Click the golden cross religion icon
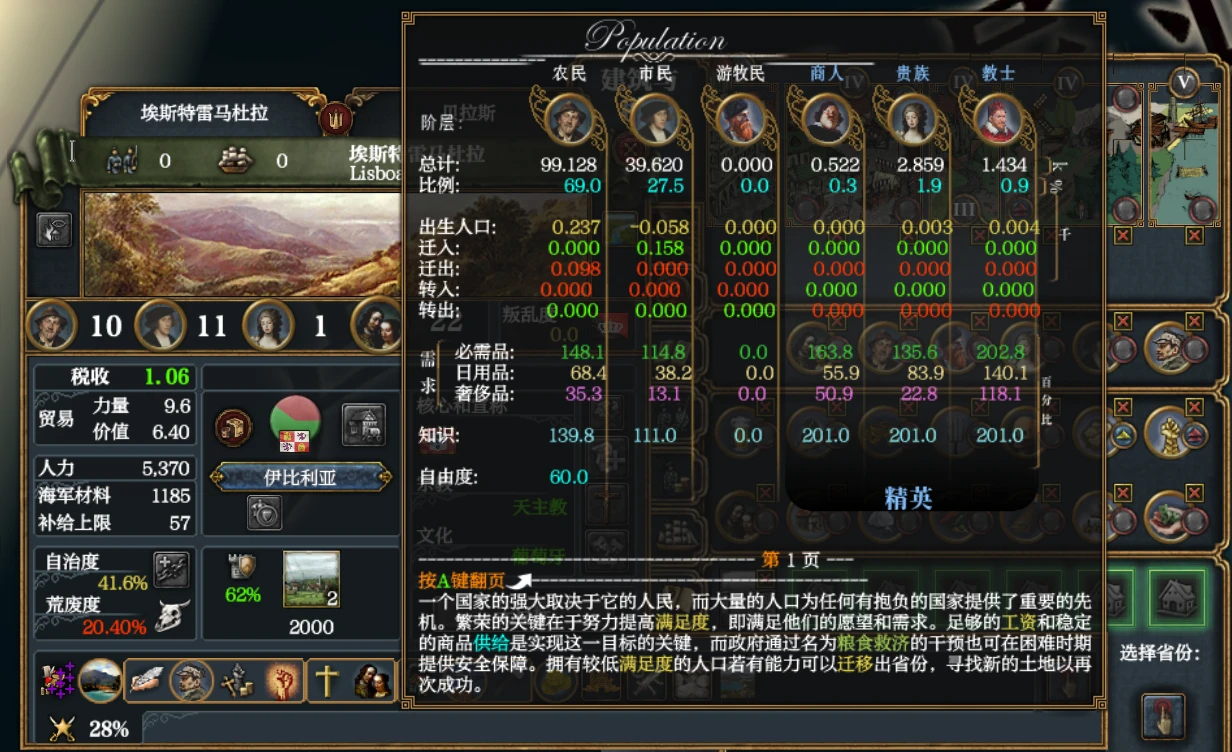This screenshot has width=1232, height=752. tap(326, 680)
